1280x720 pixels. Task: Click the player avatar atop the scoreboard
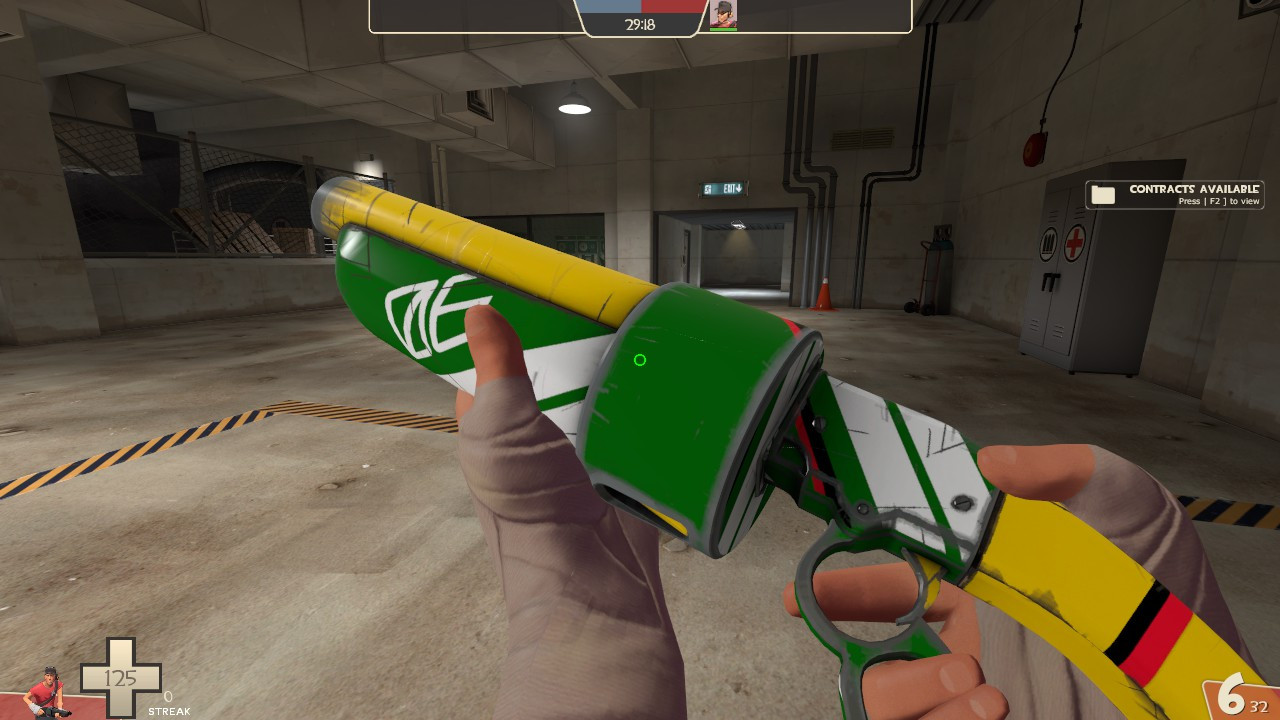click(x=722, y=14)
